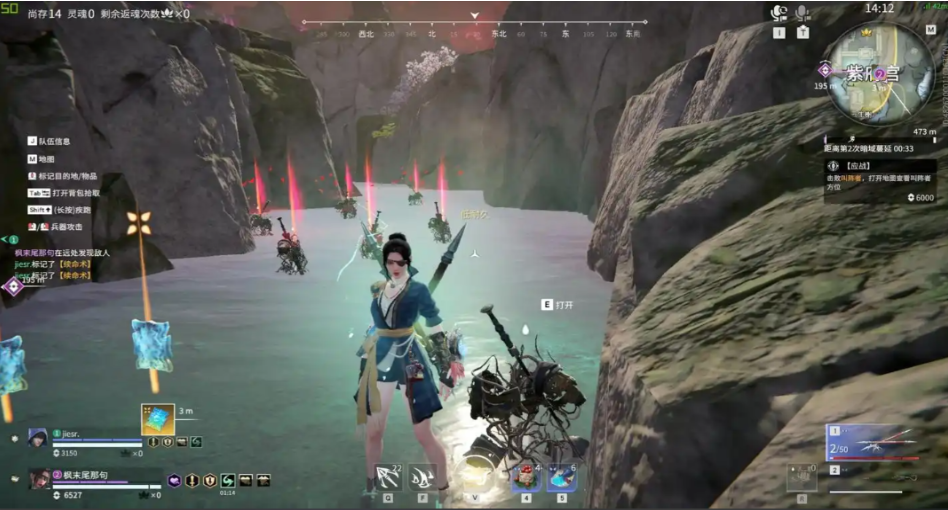Activate the arrow skill icon

[x=388, y=477]
